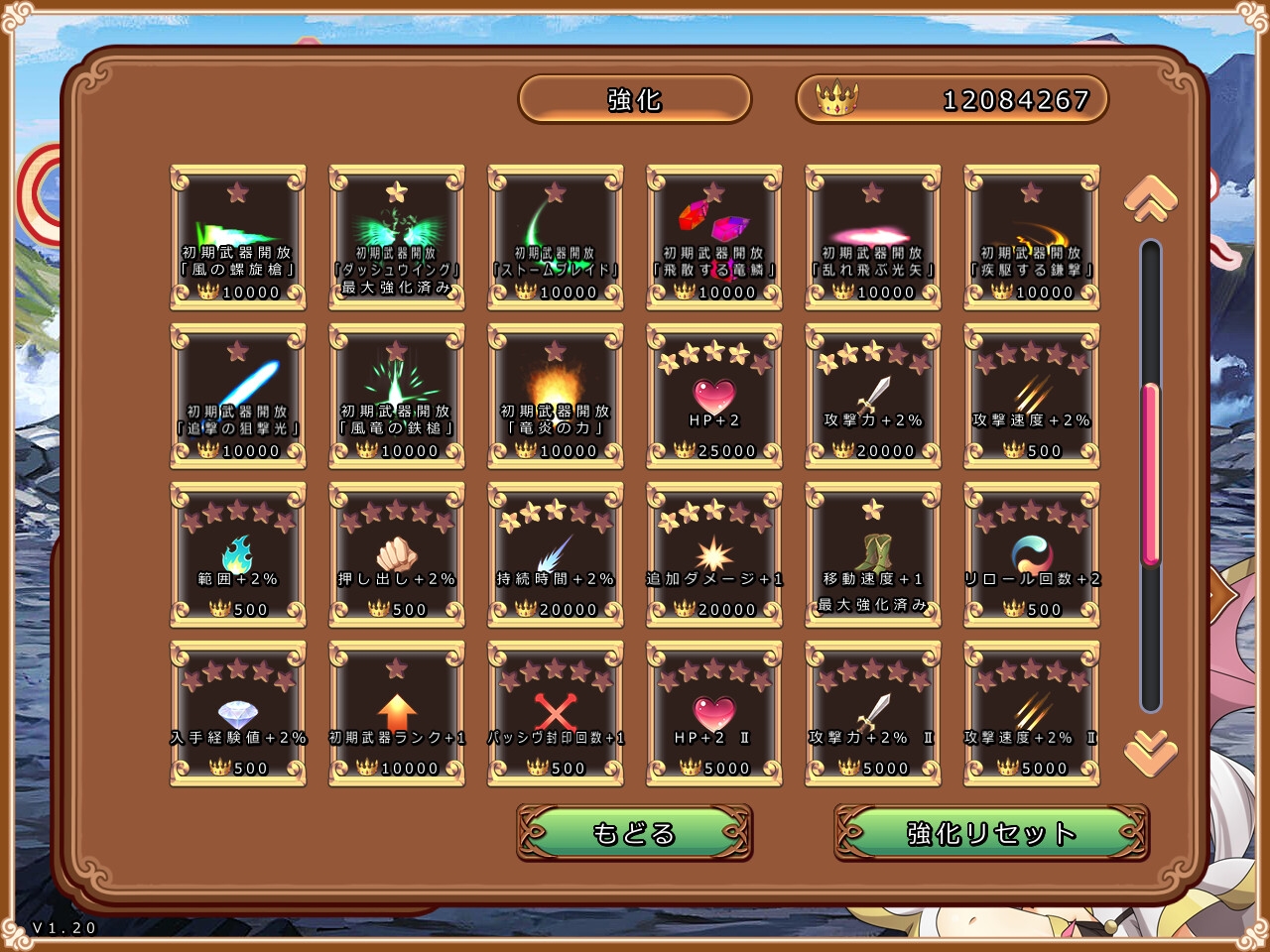Select the 風の螺旋槍 weapon unlock

coord(238,238)
